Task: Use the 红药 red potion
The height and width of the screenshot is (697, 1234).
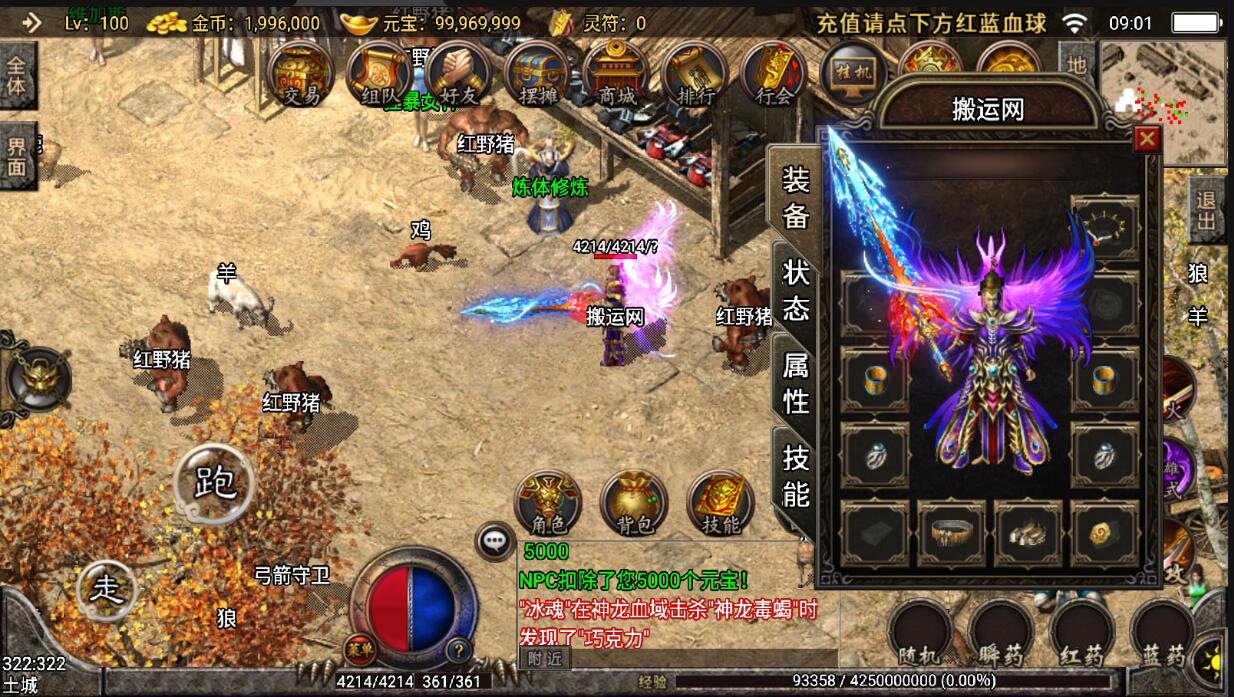Action: 1082,634
